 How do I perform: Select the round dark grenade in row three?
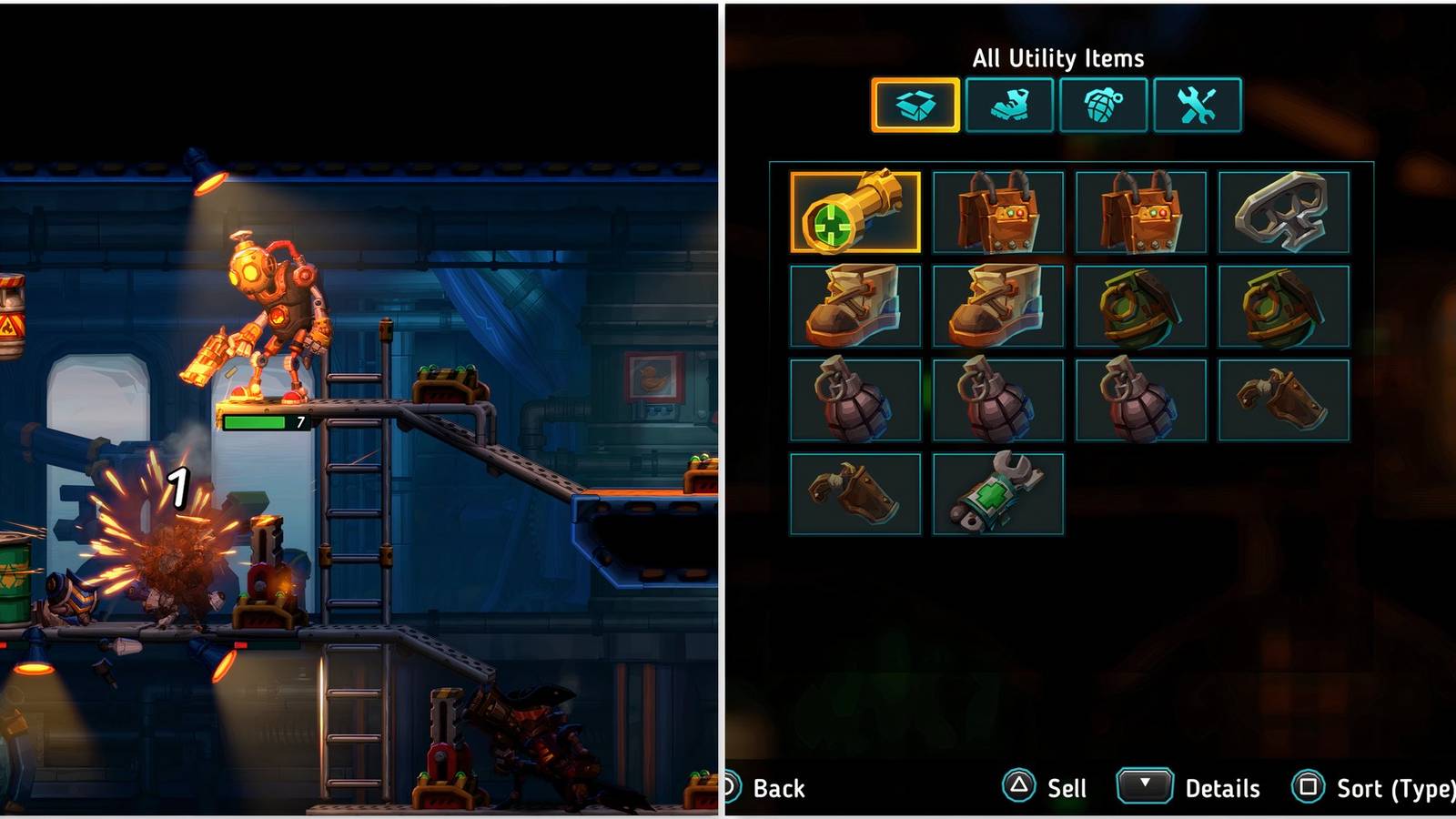point(855,398)
